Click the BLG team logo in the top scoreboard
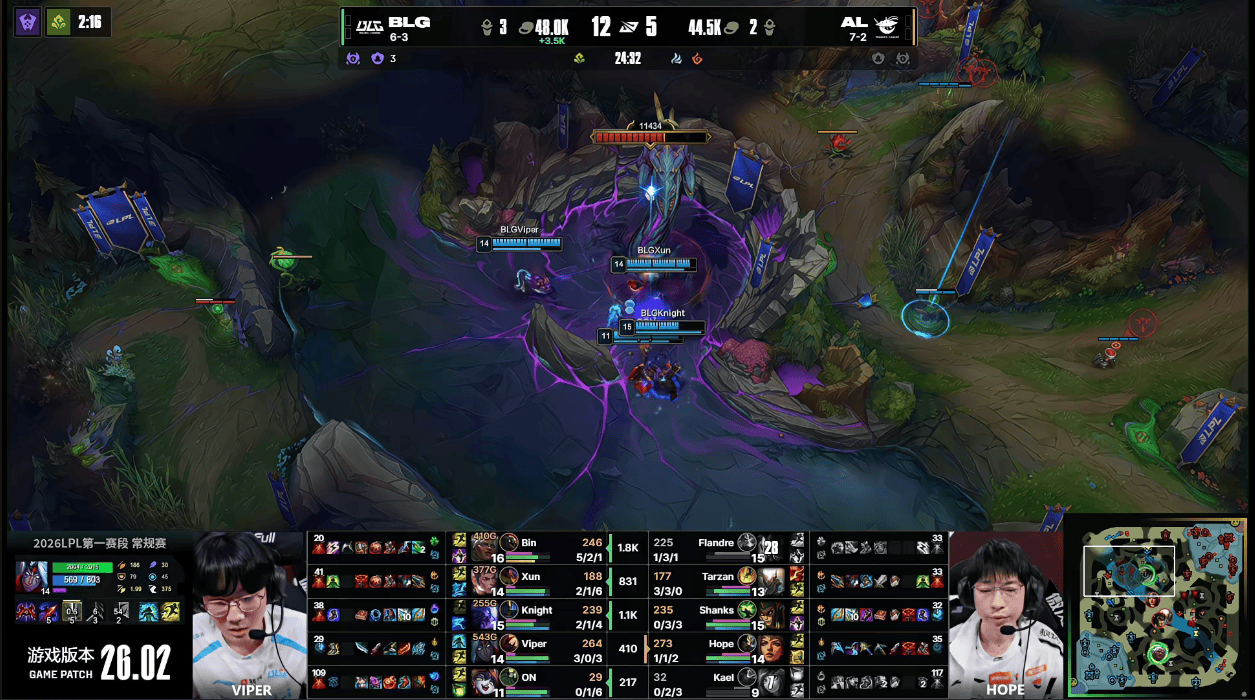 click(370, 24)
